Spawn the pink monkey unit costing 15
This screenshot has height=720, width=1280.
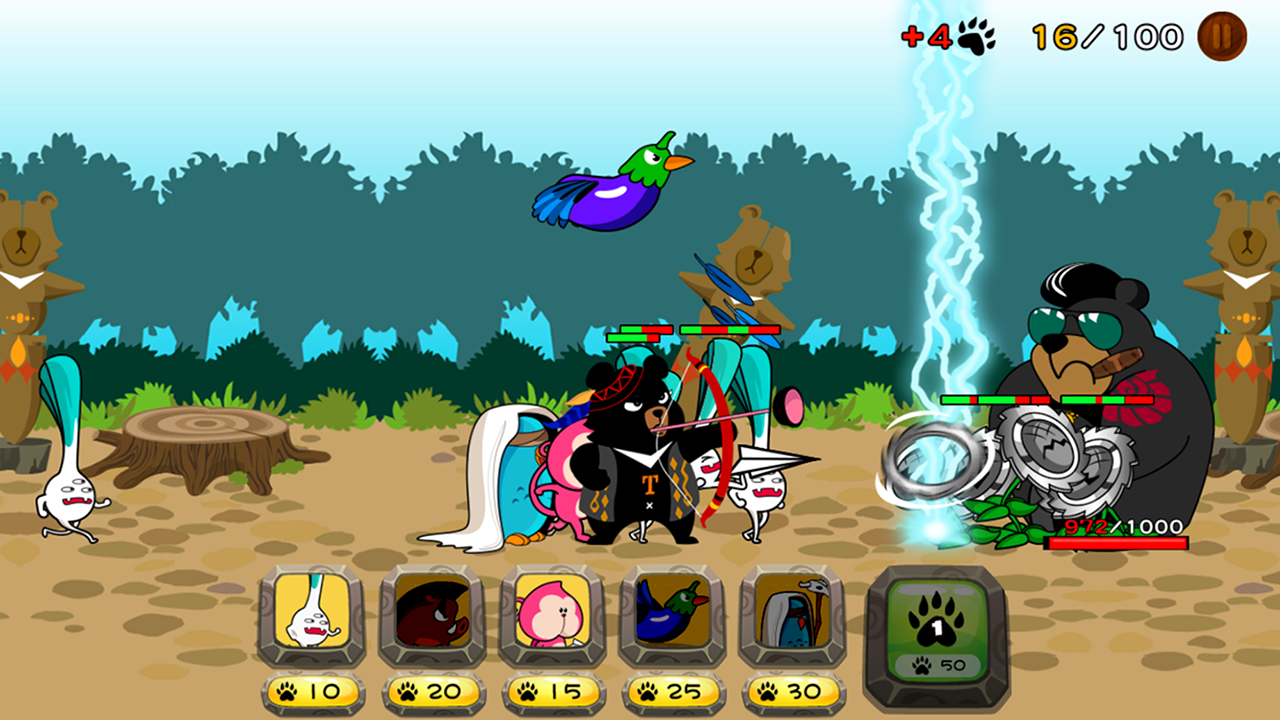[x=552, y=615]
